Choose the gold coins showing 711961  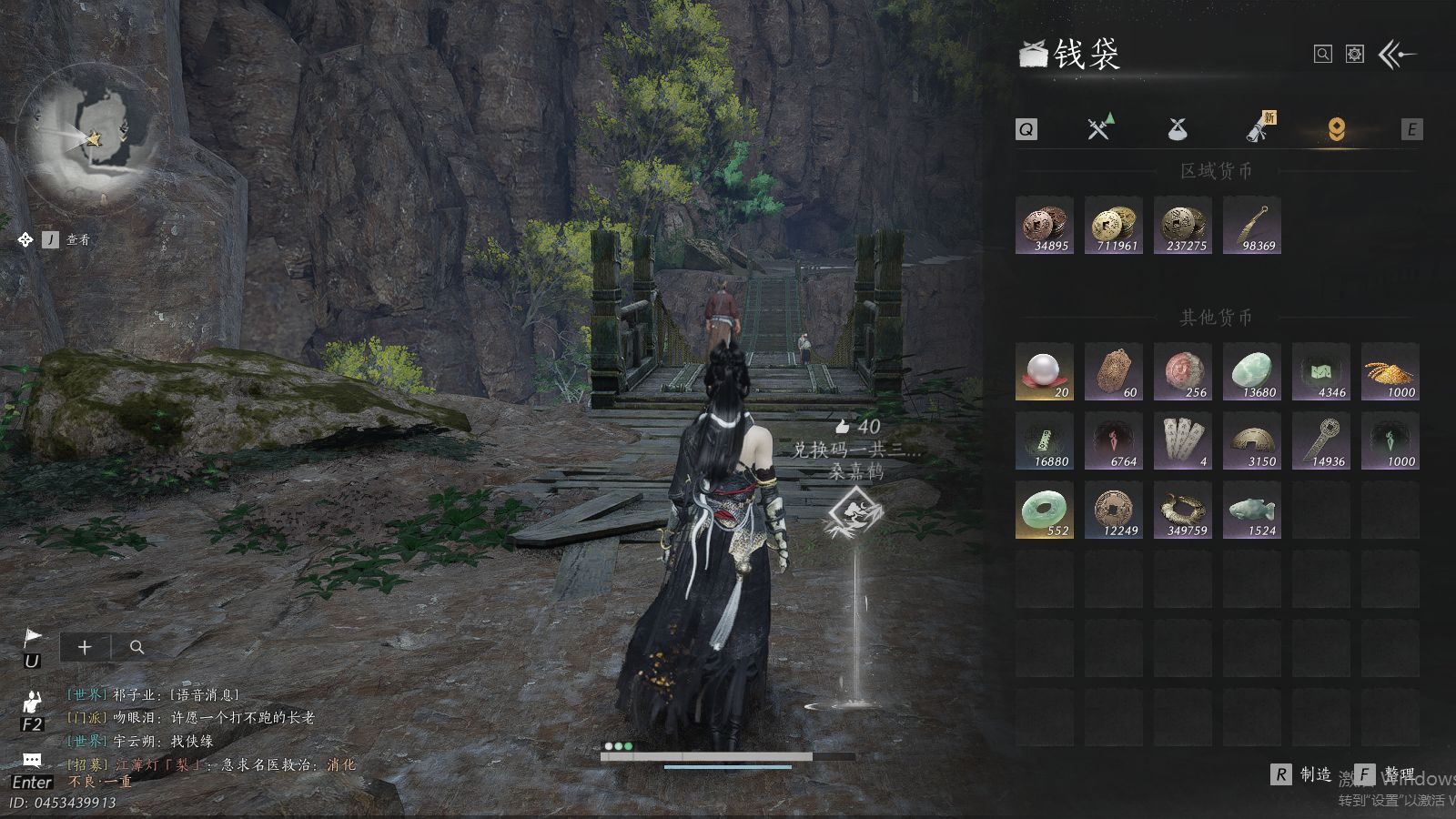pos(1114,226)
